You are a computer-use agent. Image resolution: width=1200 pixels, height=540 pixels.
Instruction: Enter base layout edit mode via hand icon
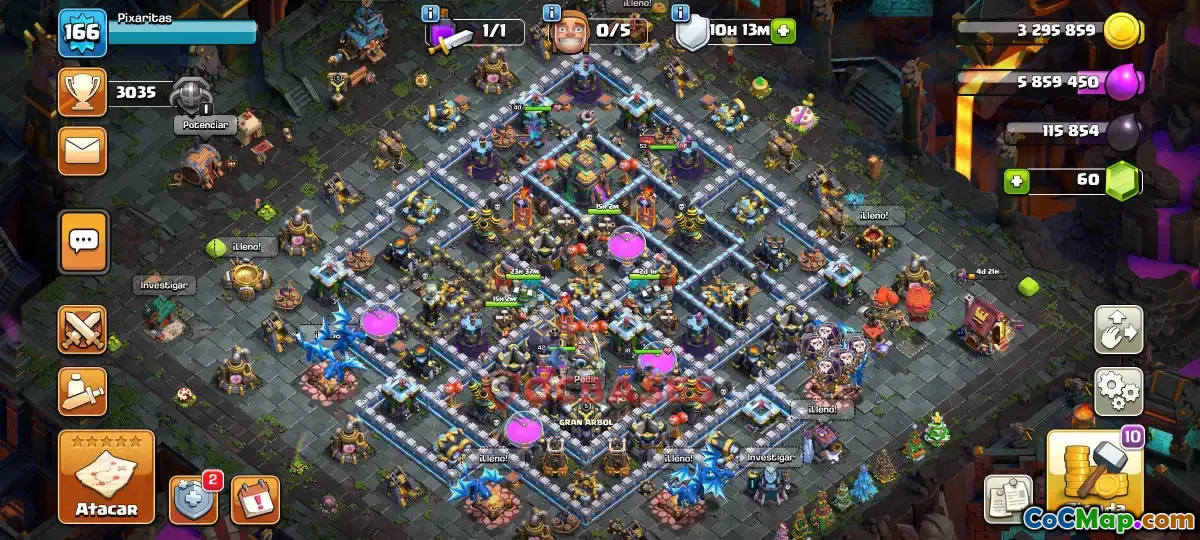click(1119, 330)
